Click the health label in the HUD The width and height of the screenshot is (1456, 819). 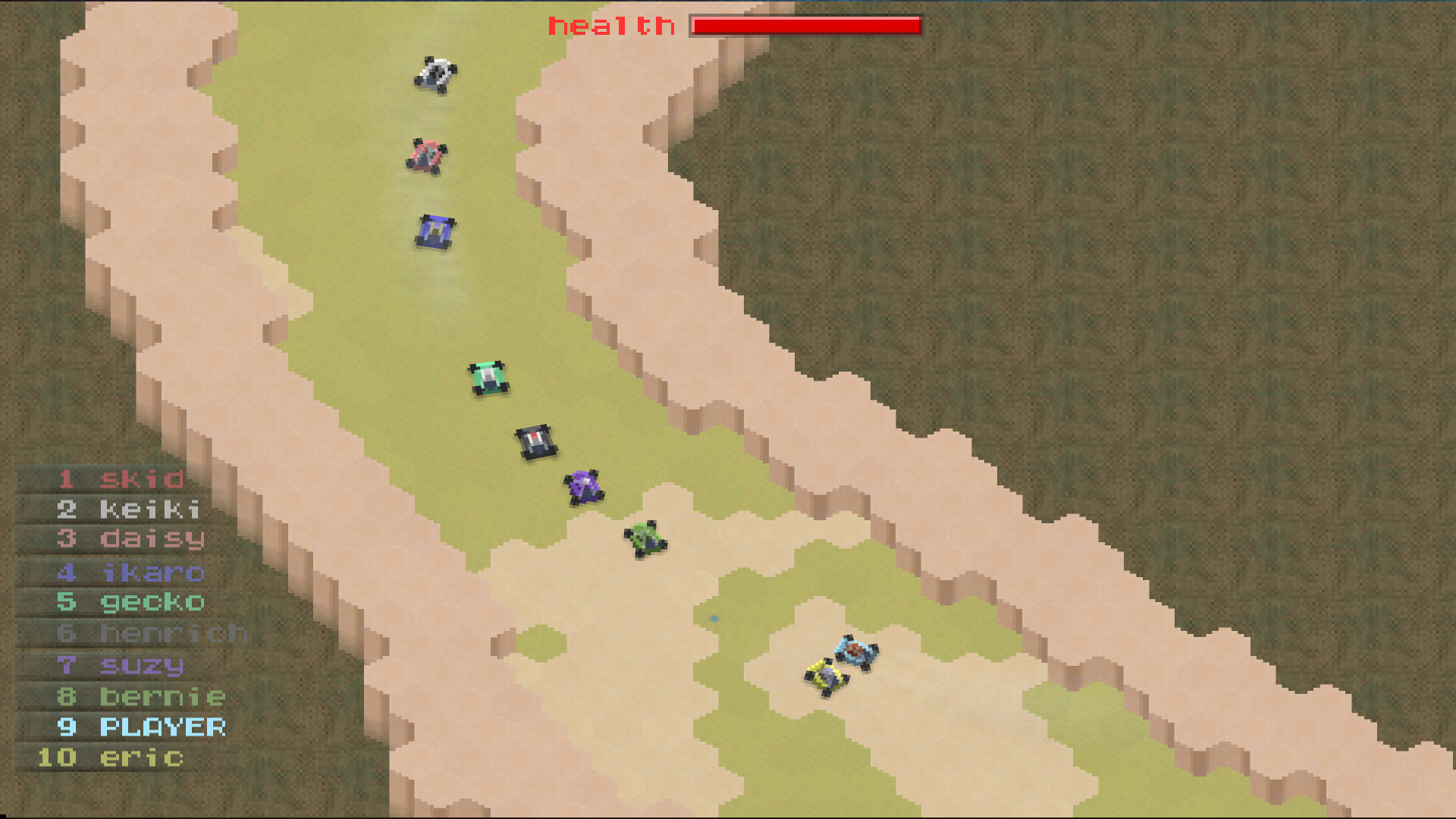[610, 25]
